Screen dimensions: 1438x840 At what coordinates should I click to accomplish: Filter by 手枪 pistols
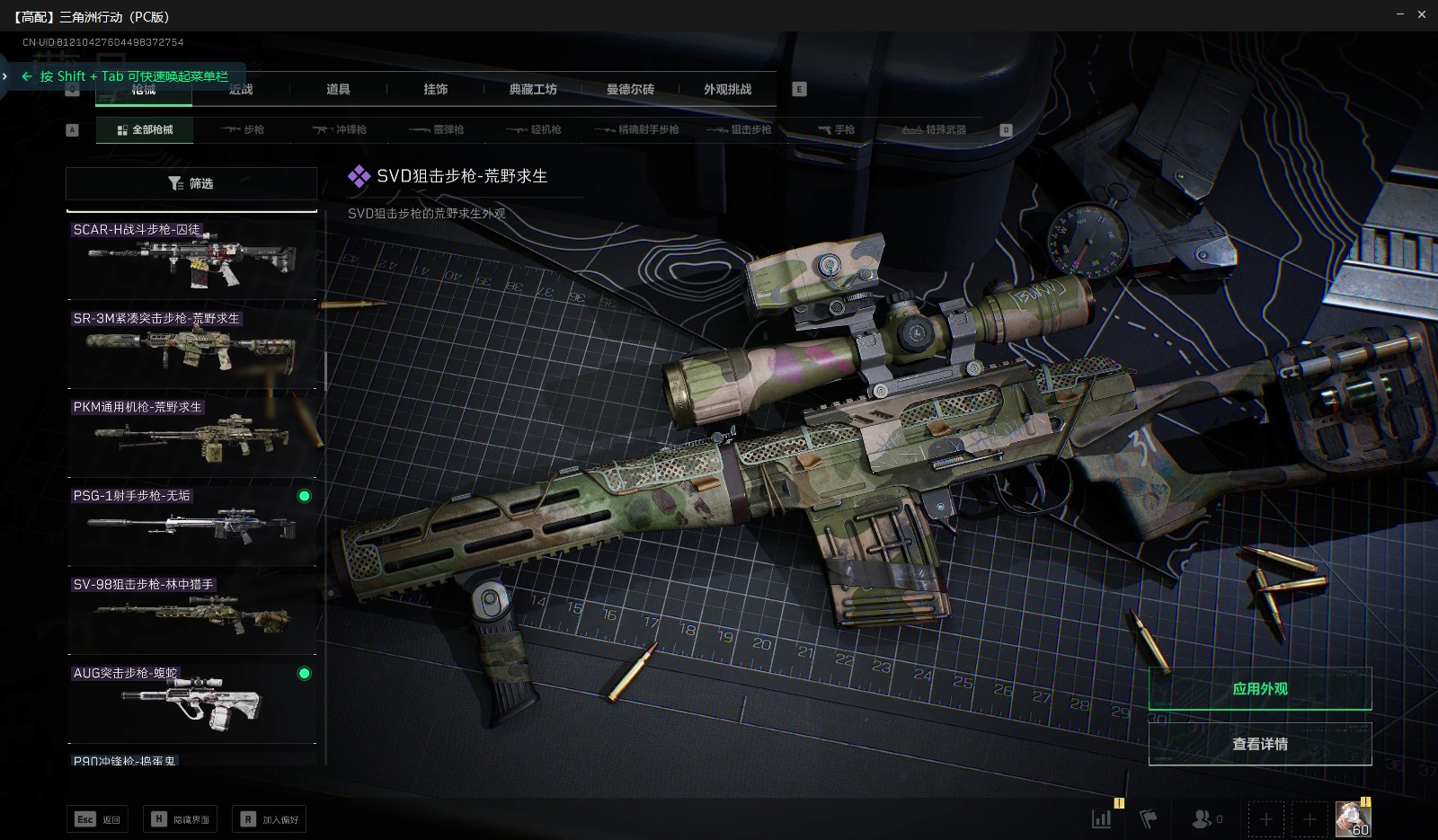click(x=836, y=129)
